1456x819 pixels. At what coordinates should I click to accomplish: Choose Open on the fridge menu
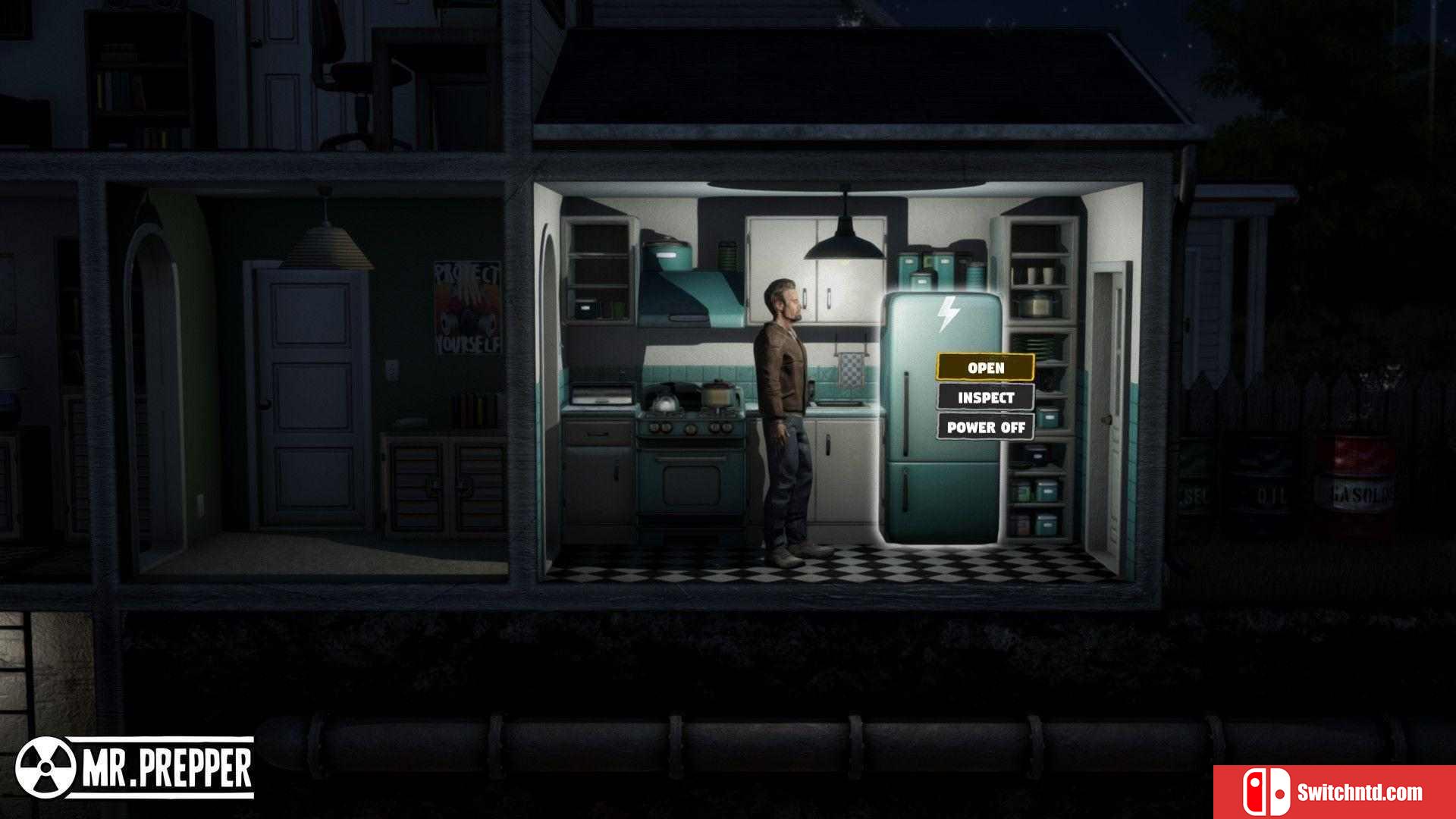tap(985, 368)
